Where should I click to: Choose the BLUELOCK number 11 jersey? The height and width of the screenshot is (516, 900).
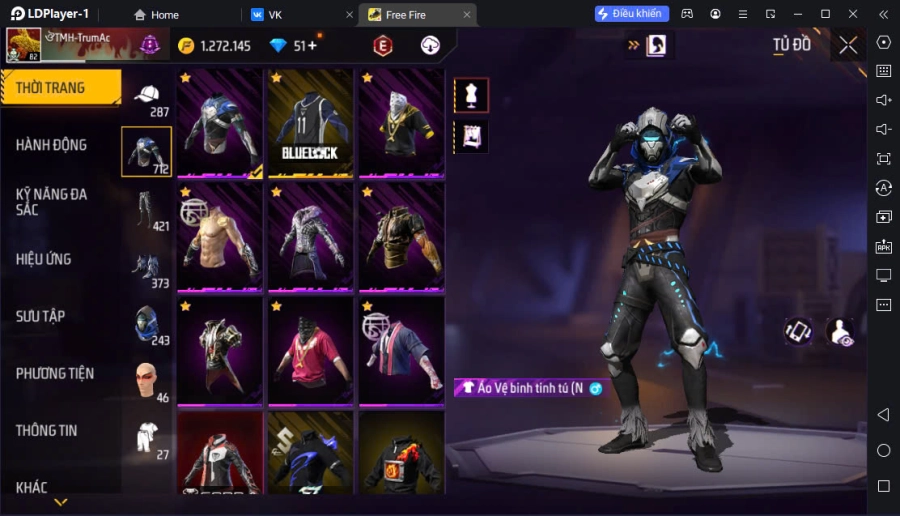tap(310, 123)
